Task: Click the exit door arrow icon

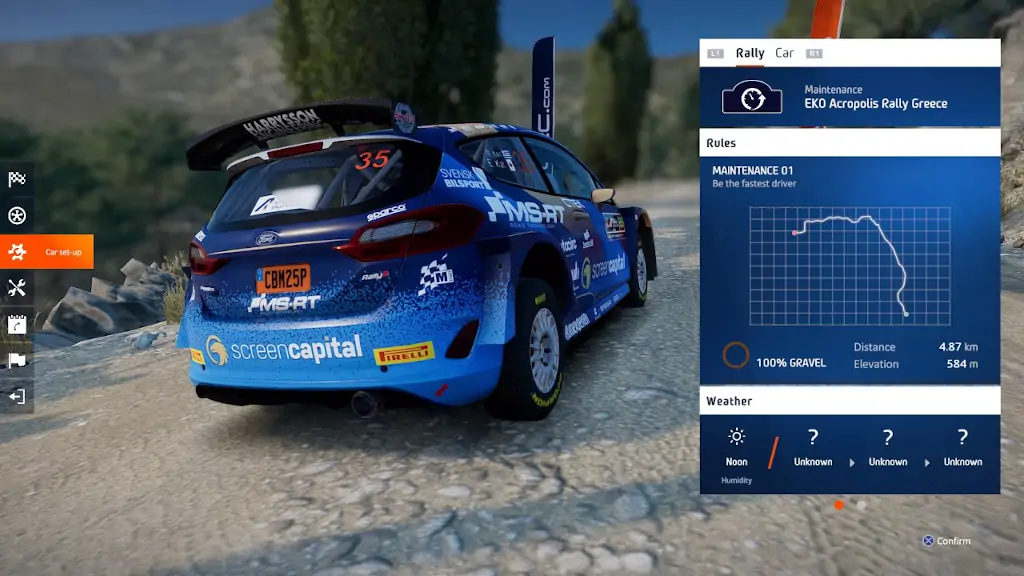Action: point(17,396)
